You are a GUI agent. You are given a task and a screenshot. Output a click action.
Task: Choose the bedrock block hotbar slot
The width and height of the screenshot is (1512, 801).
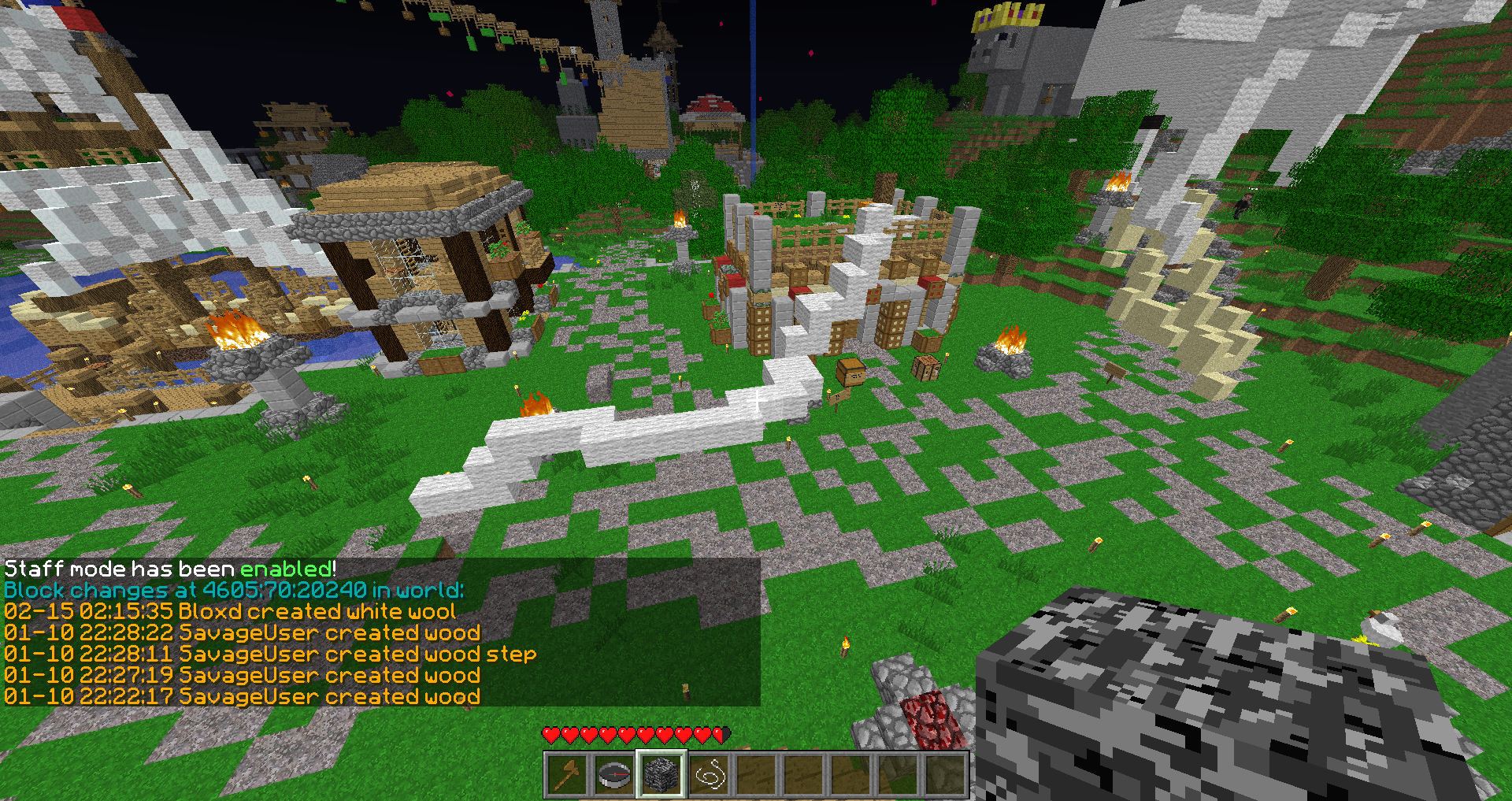pyautogui.click(x=661, y=775)
